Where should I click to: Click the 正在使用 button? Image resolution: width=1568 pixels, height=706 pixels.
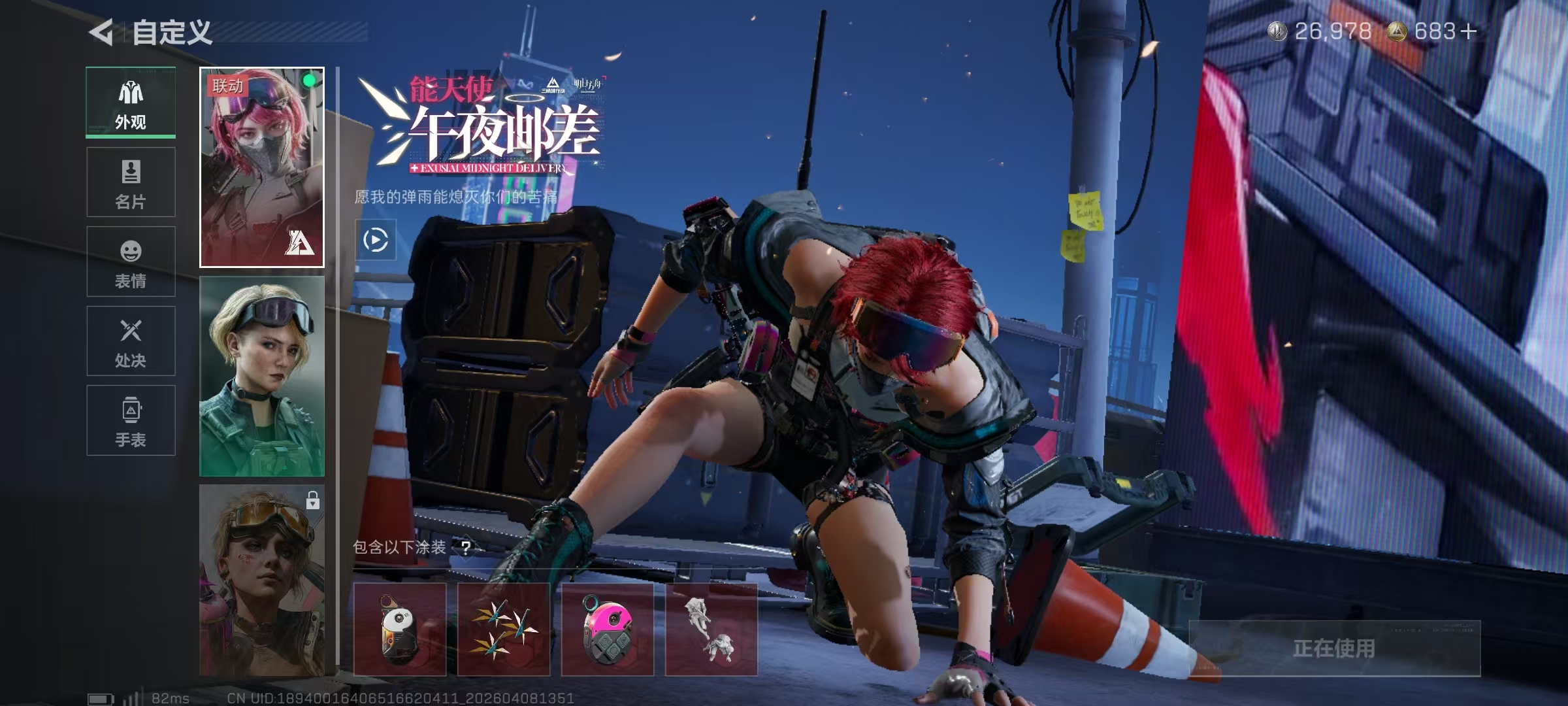pos(1334,648)
